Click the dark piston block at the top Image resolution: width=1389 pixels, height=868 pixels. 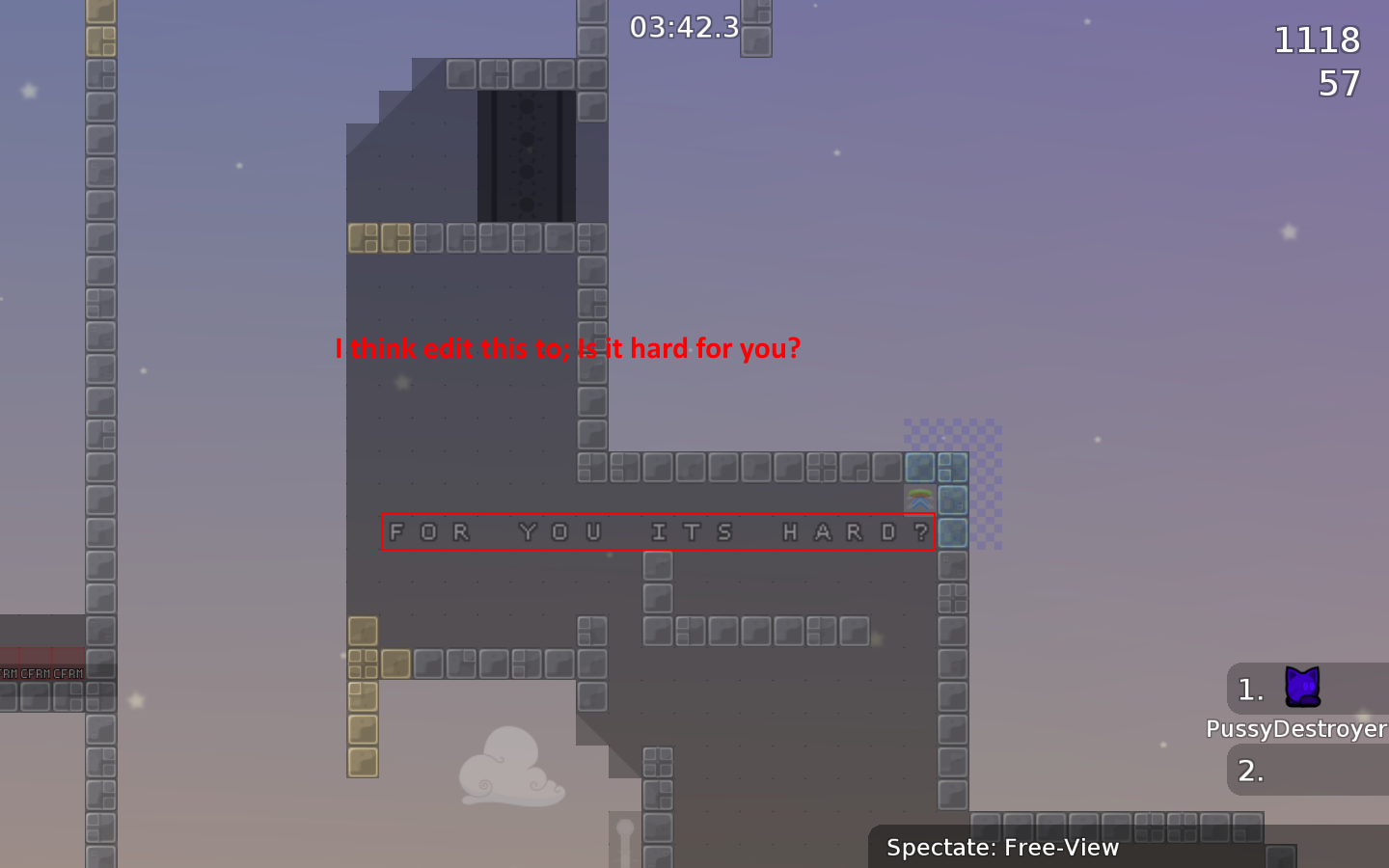(527, 154)
